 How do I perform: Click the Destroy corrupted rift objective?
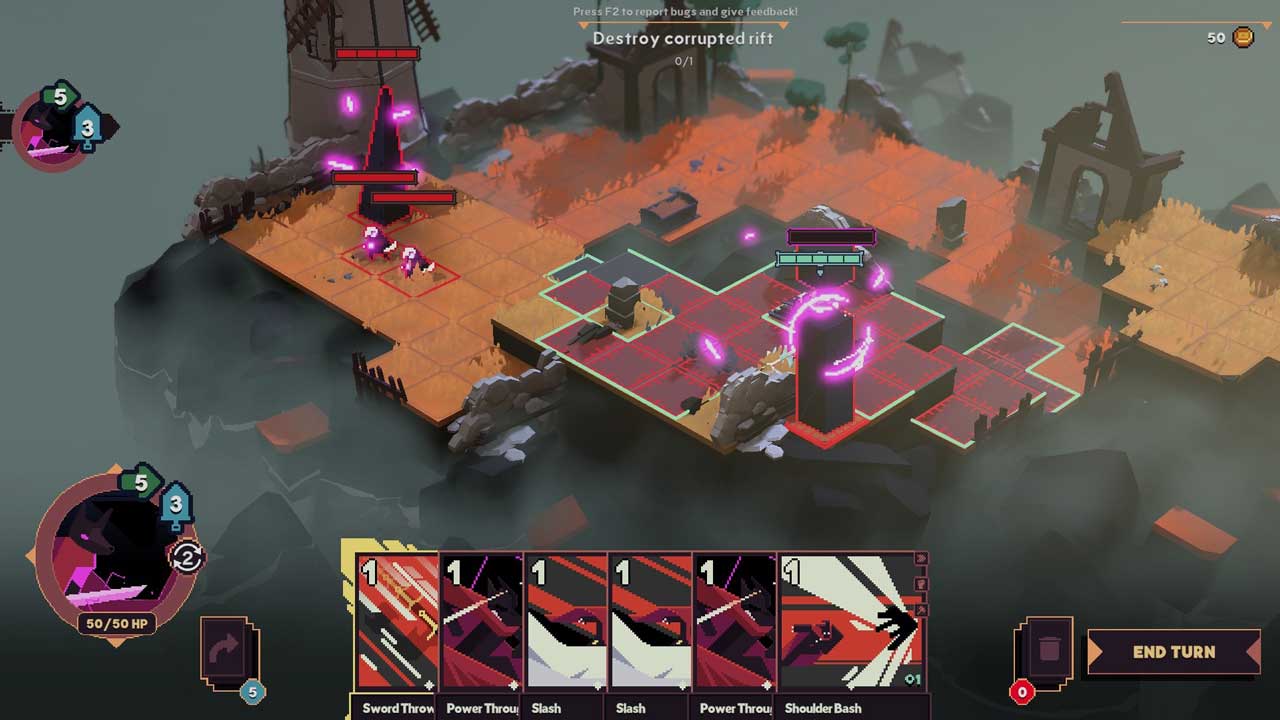(683, 38)
